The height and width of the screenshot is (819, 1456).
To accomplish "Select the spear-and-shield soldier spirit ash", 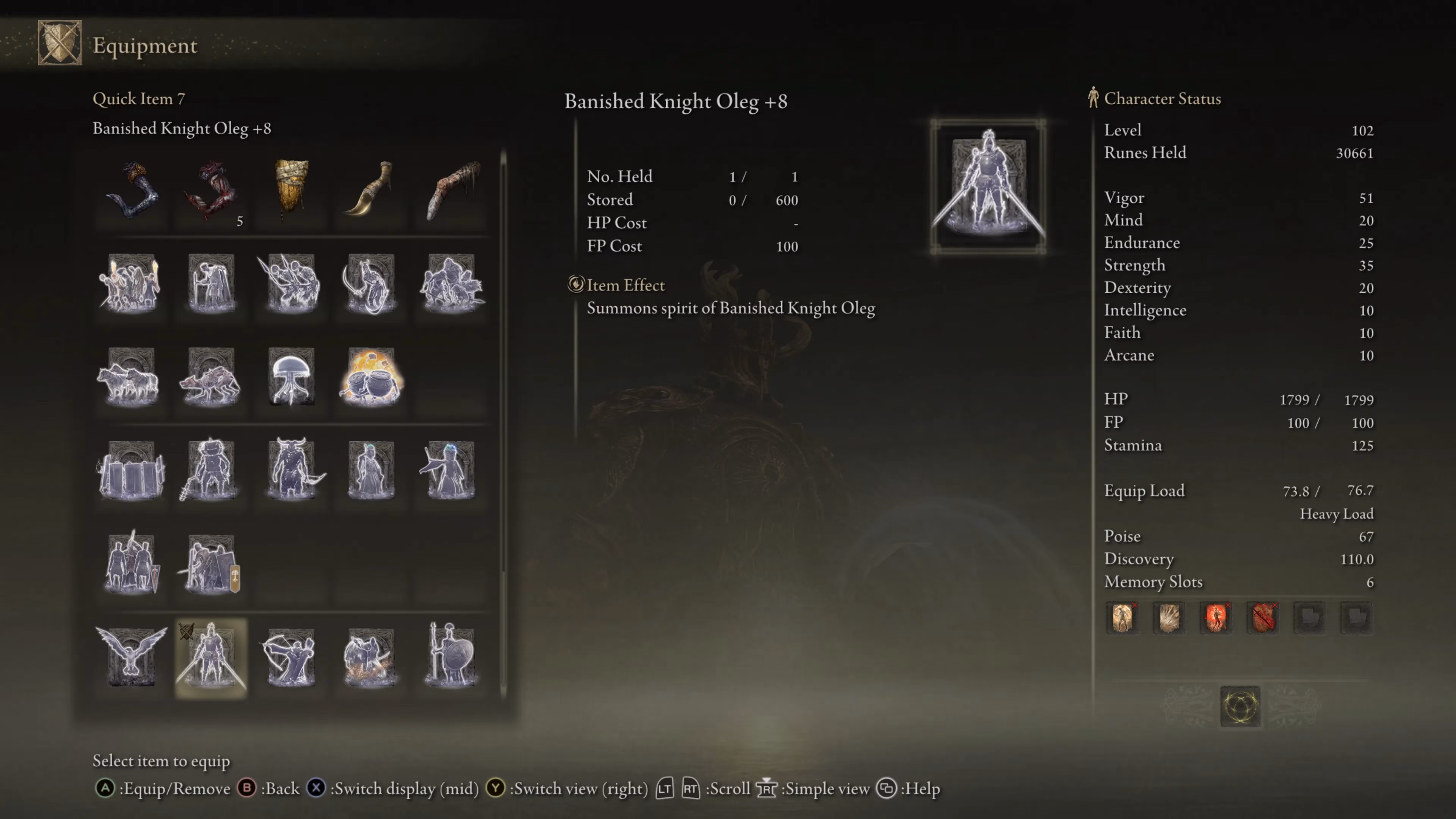I will click(449, 656).
